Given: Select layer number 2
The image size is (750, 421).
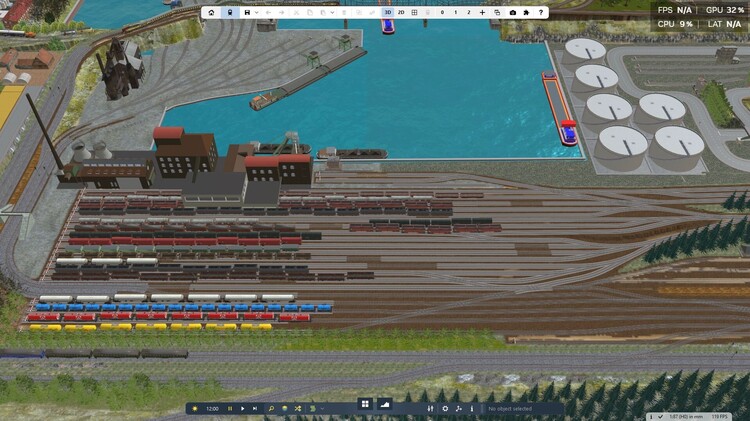Looking at the screenshot, I should 469,13.
